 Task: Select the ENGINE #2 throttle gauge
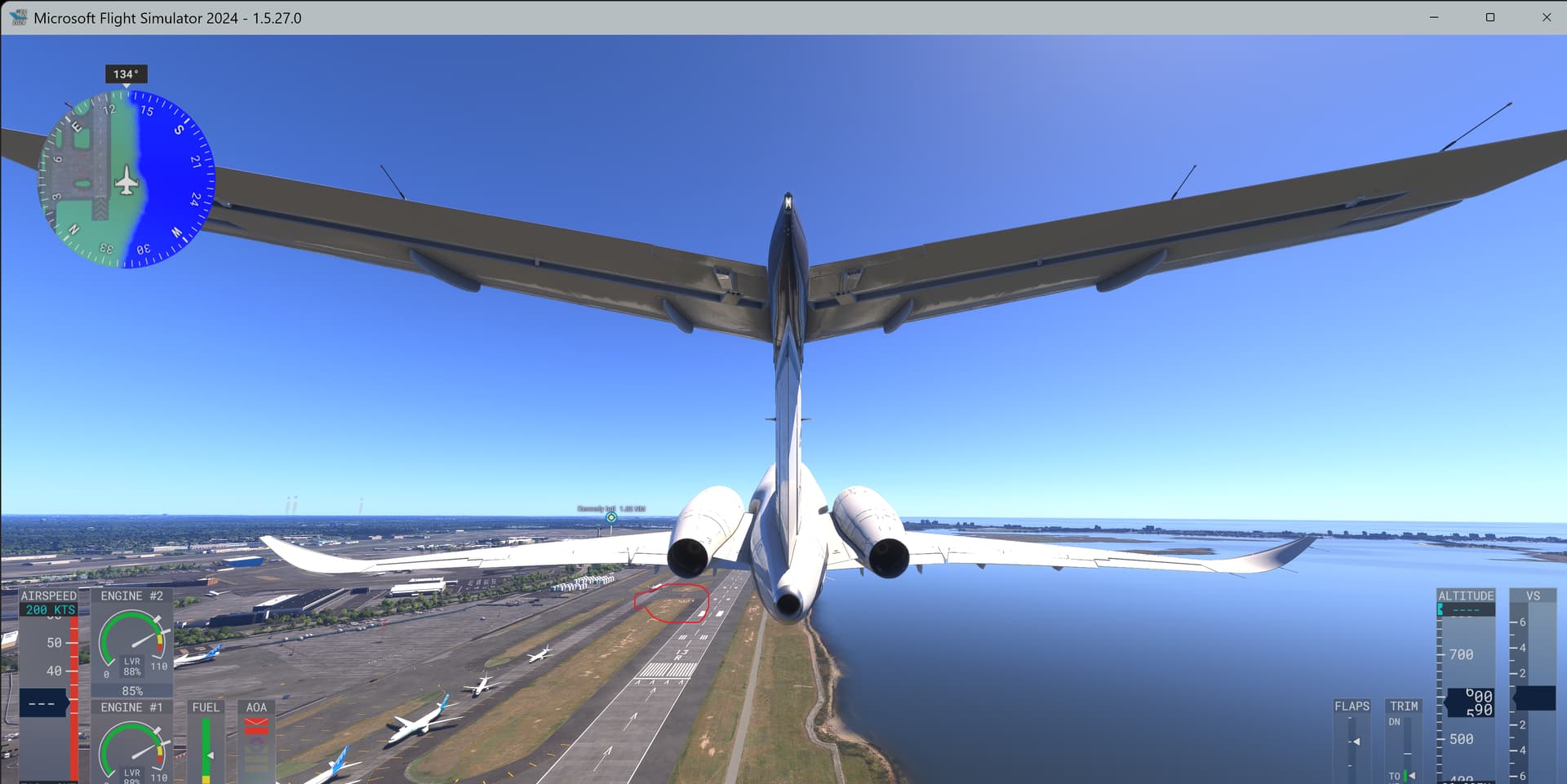pos(133,644)
